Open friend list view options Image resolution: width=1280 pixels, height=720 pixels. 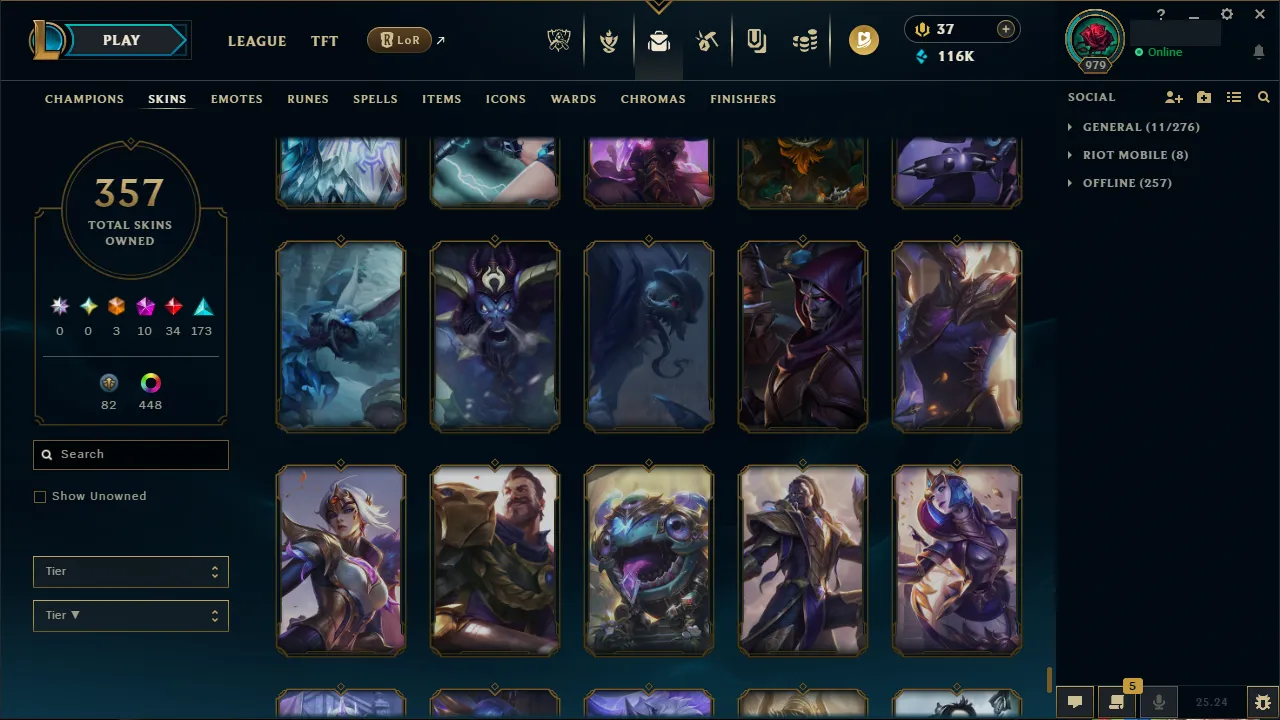(1234, 97)
